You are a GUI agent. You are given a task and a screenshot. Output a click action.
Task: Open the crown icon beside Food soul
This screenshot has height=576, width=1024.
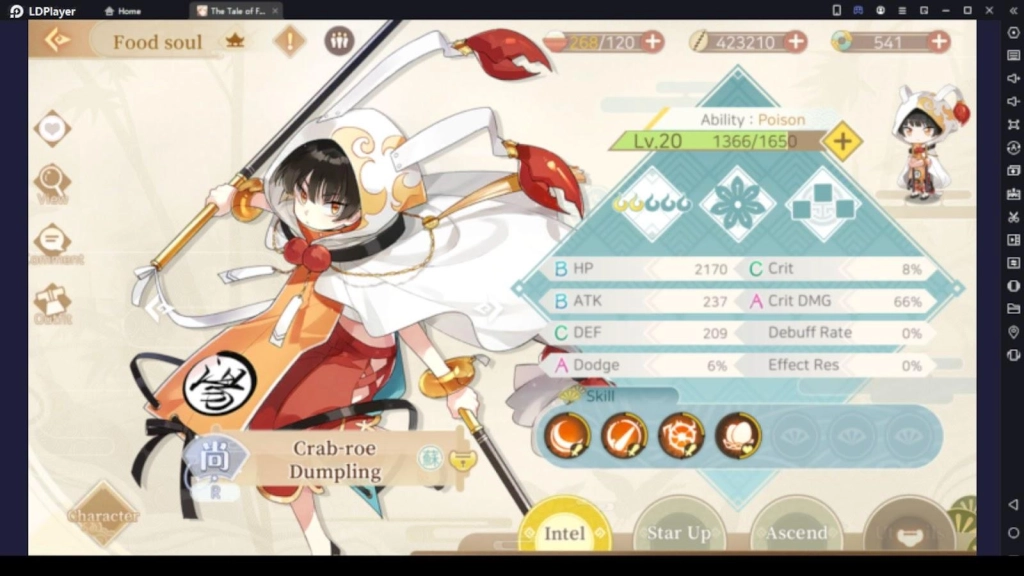tap(235, 41)
